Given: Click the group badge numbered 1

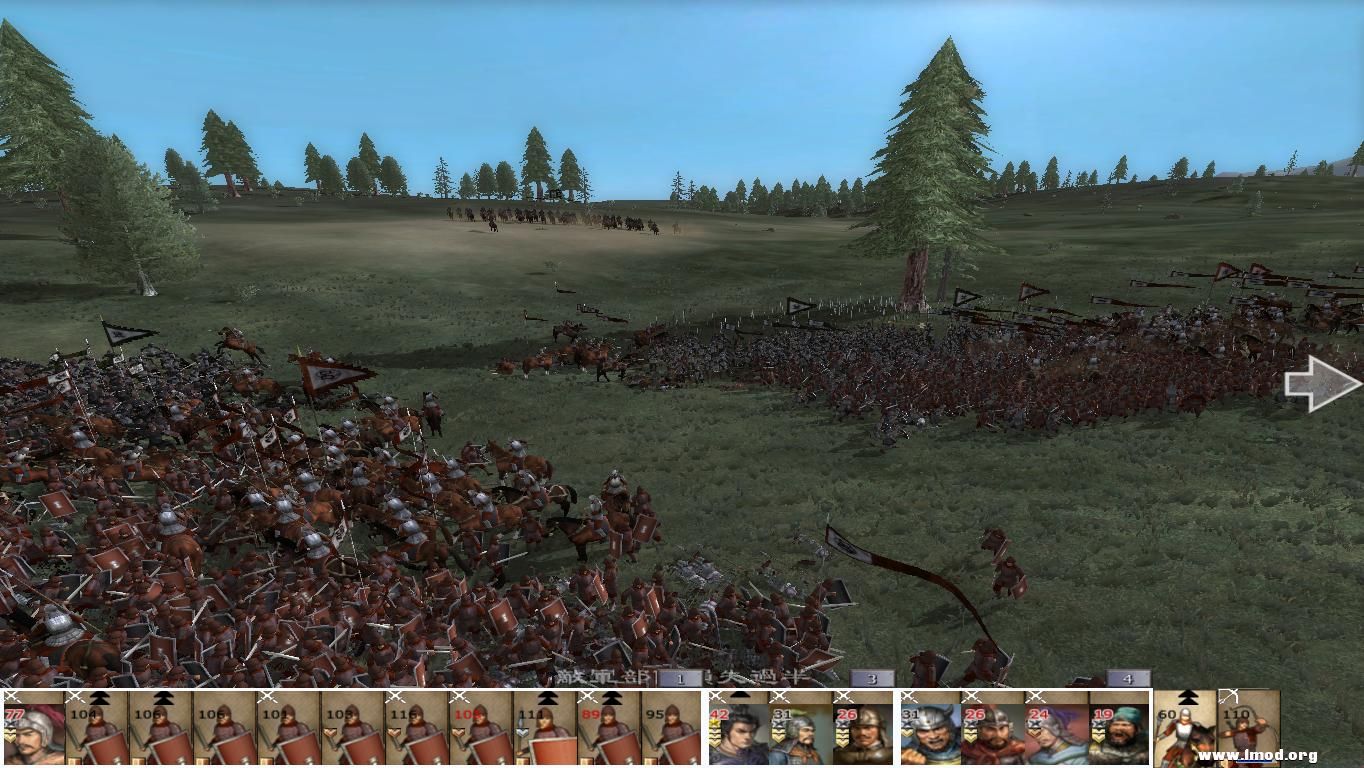Looking at the screenshot, I should (680, 679).
